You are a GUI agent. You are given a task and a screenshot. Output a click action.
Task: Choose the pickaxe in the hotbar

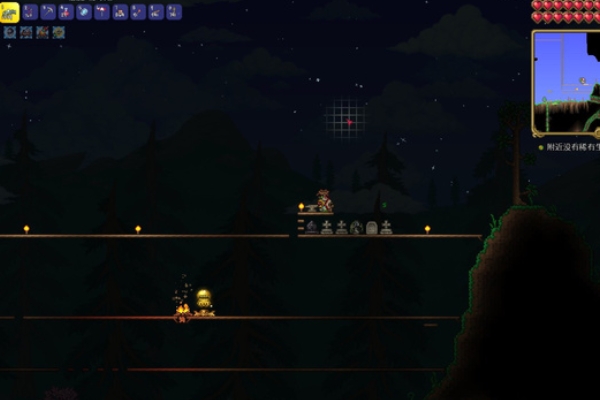[47, 12]
